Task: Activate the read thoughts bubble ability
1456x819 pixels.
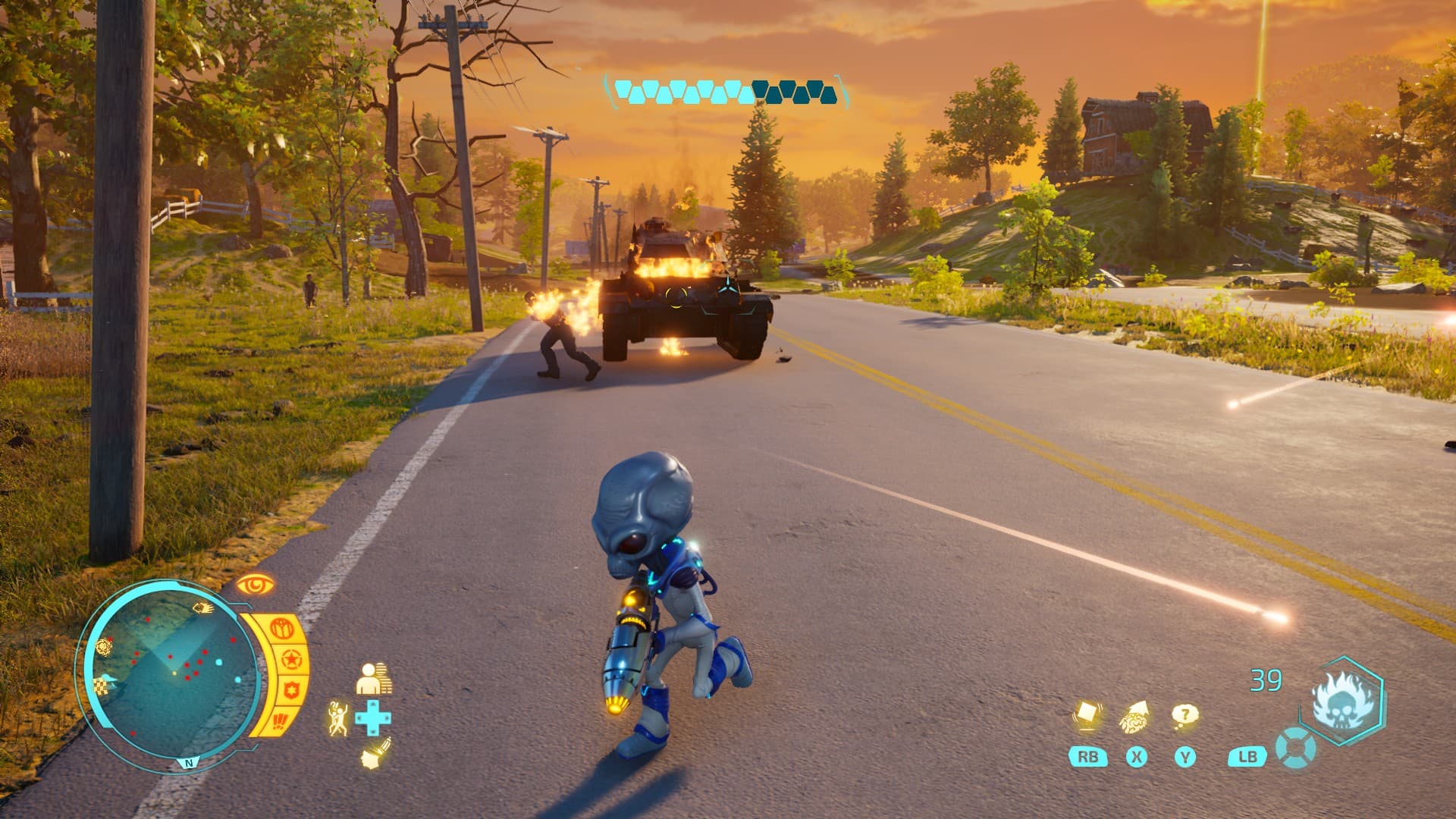Action: (1184, 715)
